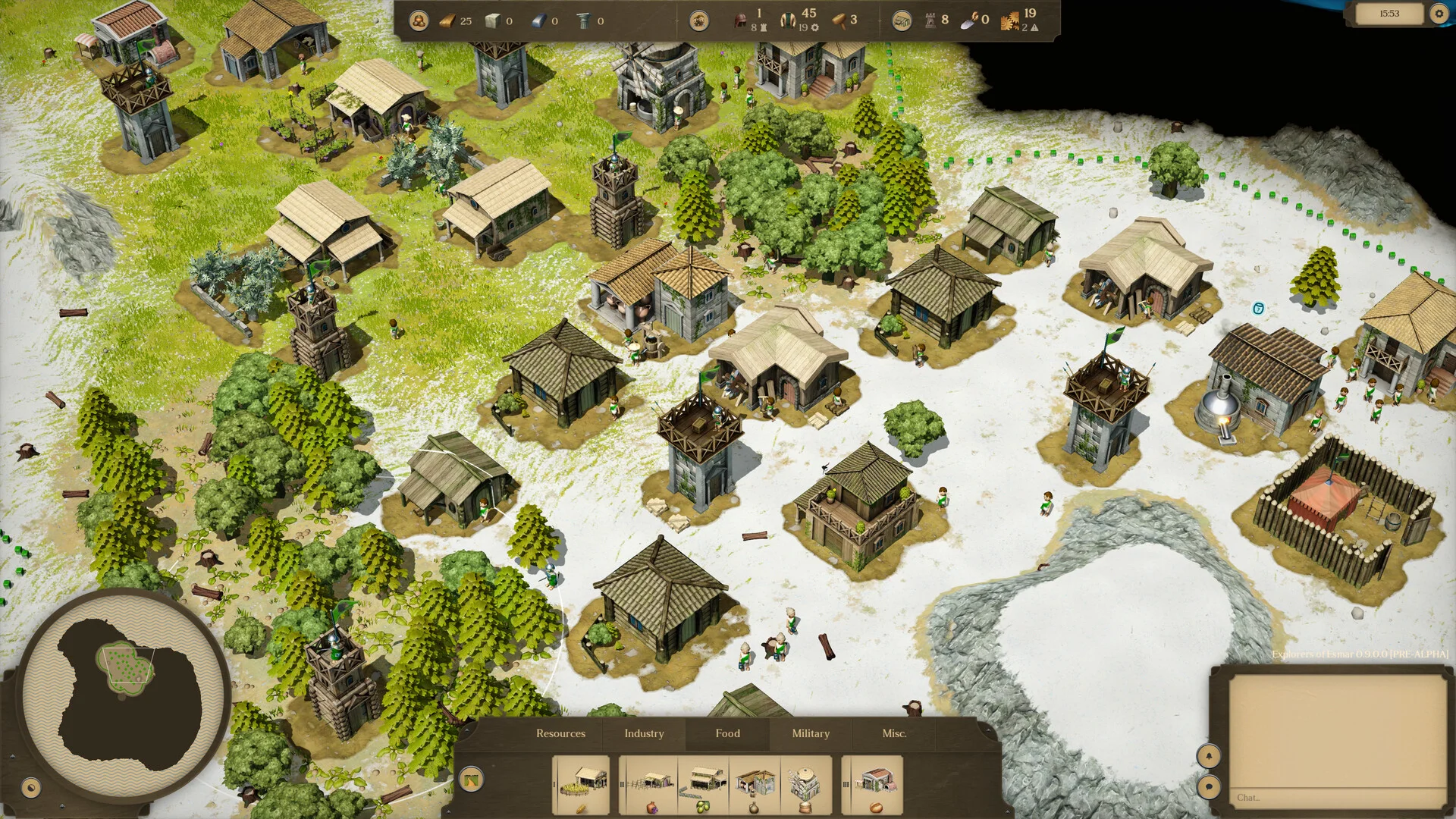This screenshot has height=819, width=1456.
Task: Choose the building with the clay jug icon
Action: [x=755, y=785]
